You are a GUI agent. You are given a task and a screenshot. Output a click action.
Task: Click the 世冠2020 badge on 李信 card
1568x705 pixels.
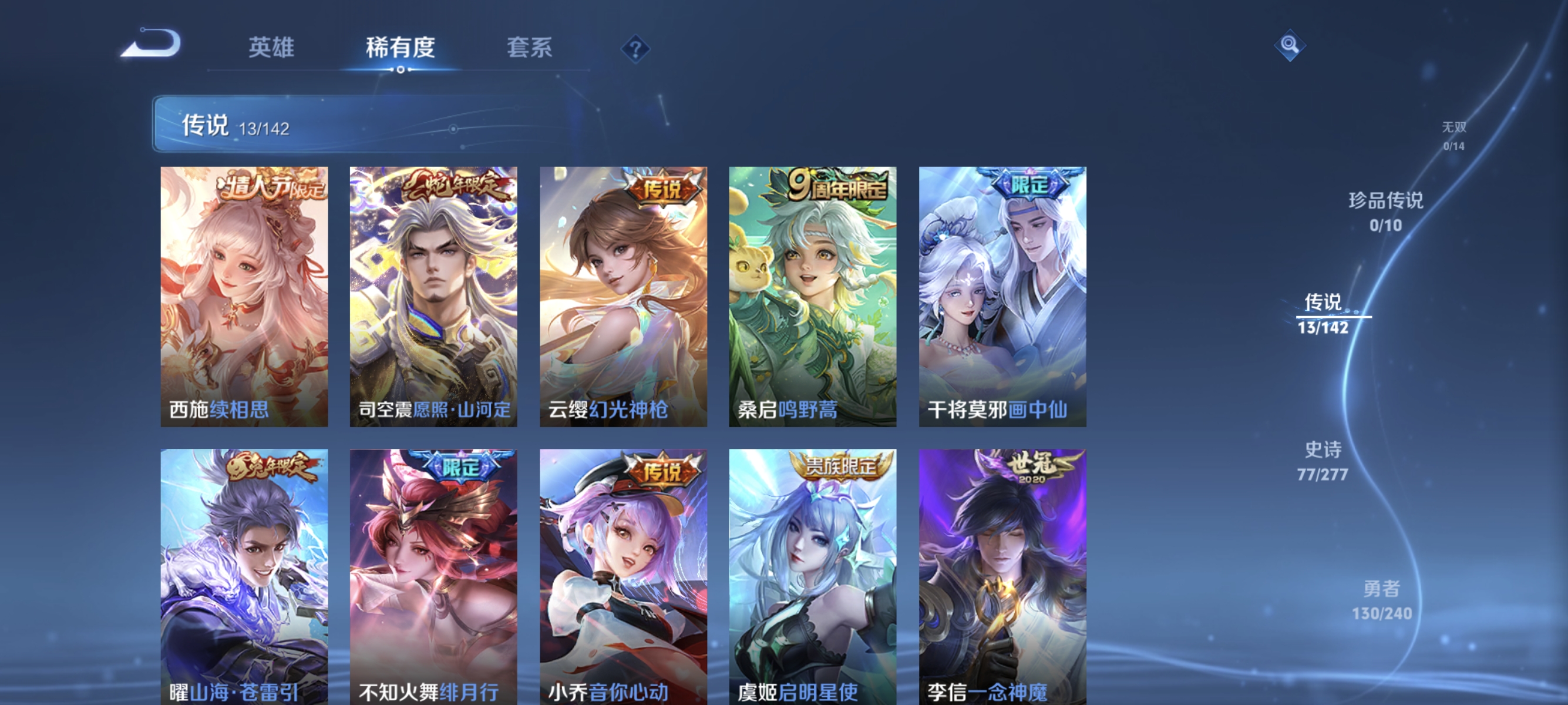tap(1037, 467)
